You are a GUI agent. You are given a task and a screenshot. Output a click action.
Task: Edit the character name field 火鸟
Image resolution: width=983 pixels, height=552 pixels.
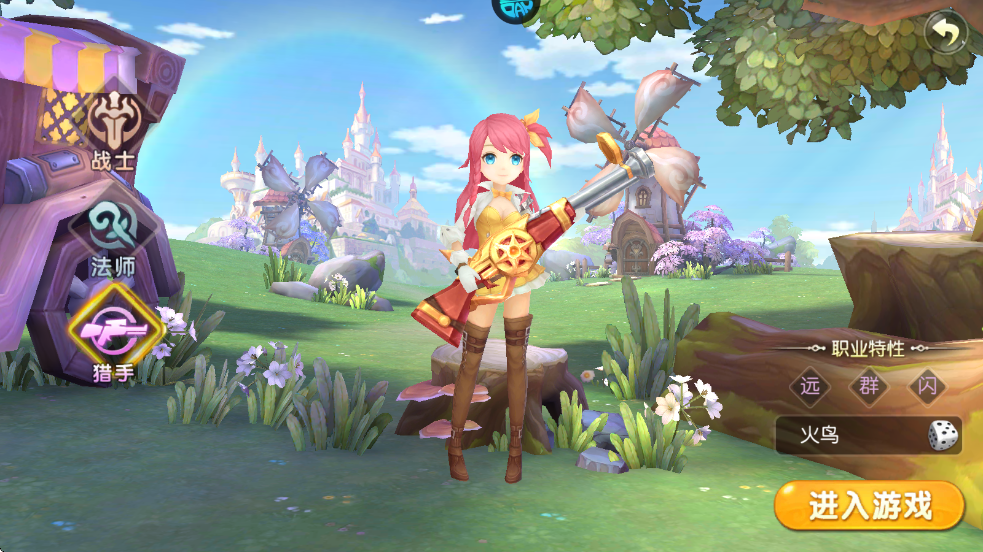pyautogui.click(x=850, y=436)
